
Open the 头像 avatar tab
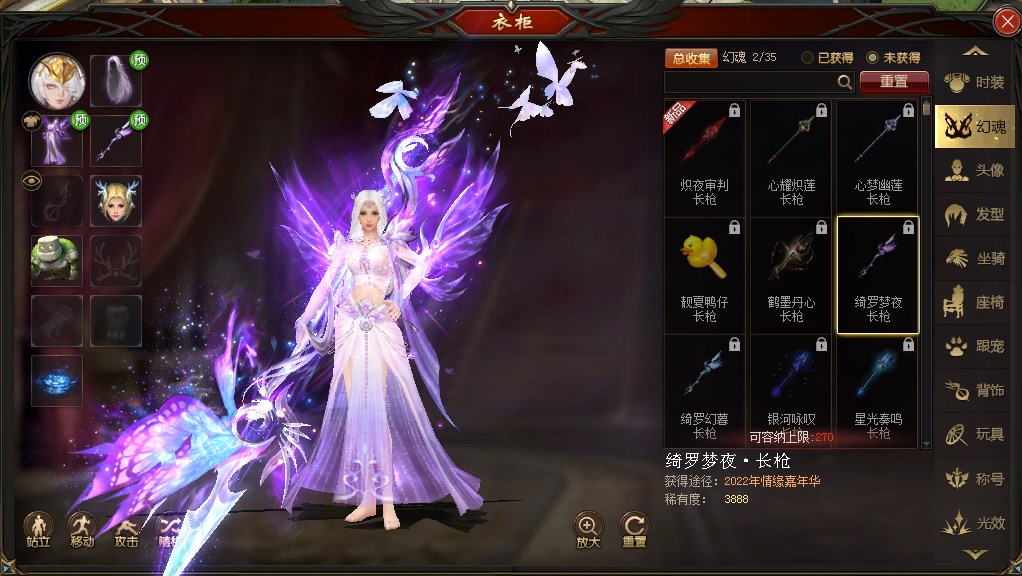coord(975,170)
